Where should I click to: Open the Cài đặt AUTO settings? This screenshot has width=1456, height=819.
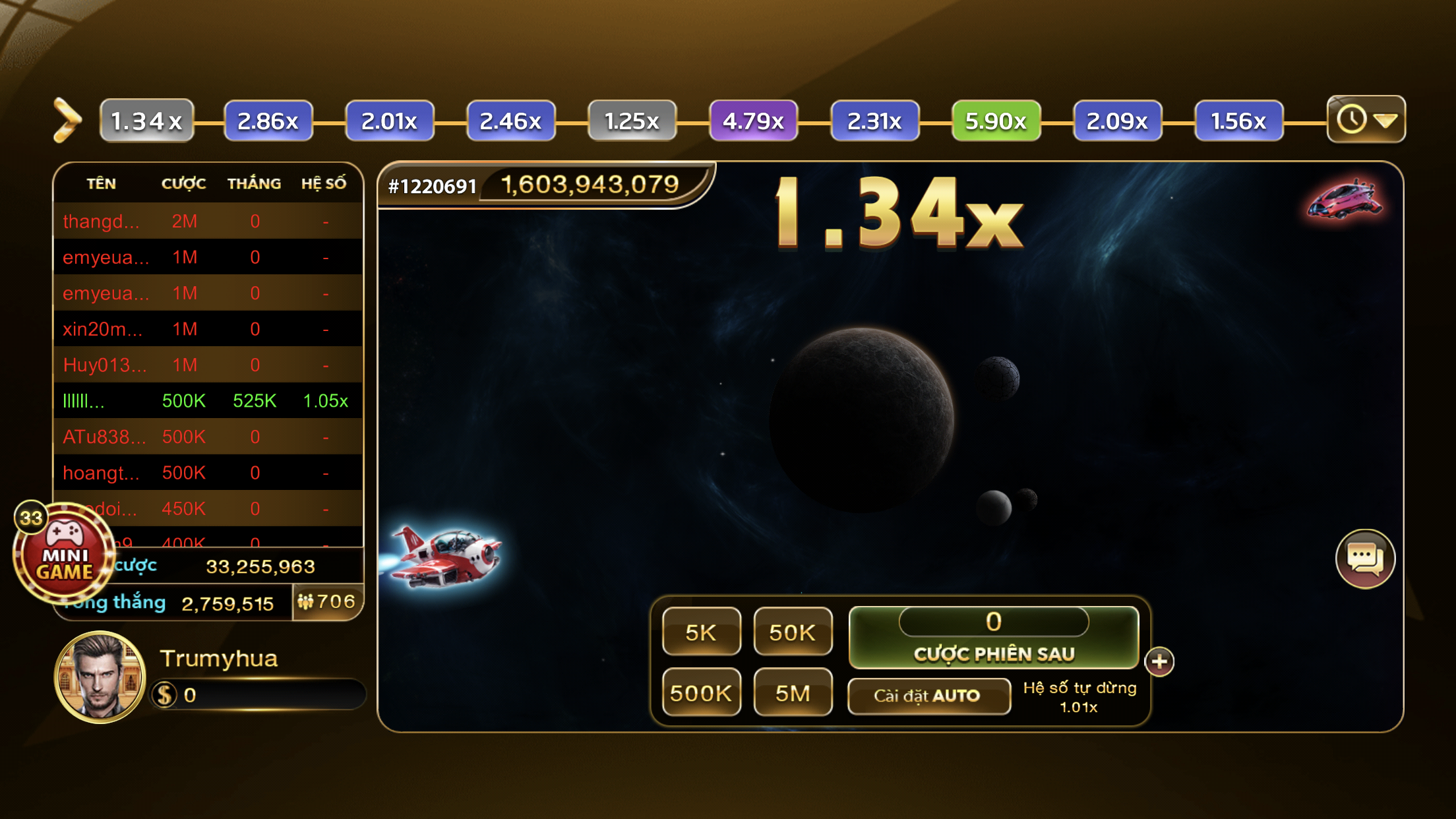928,696
